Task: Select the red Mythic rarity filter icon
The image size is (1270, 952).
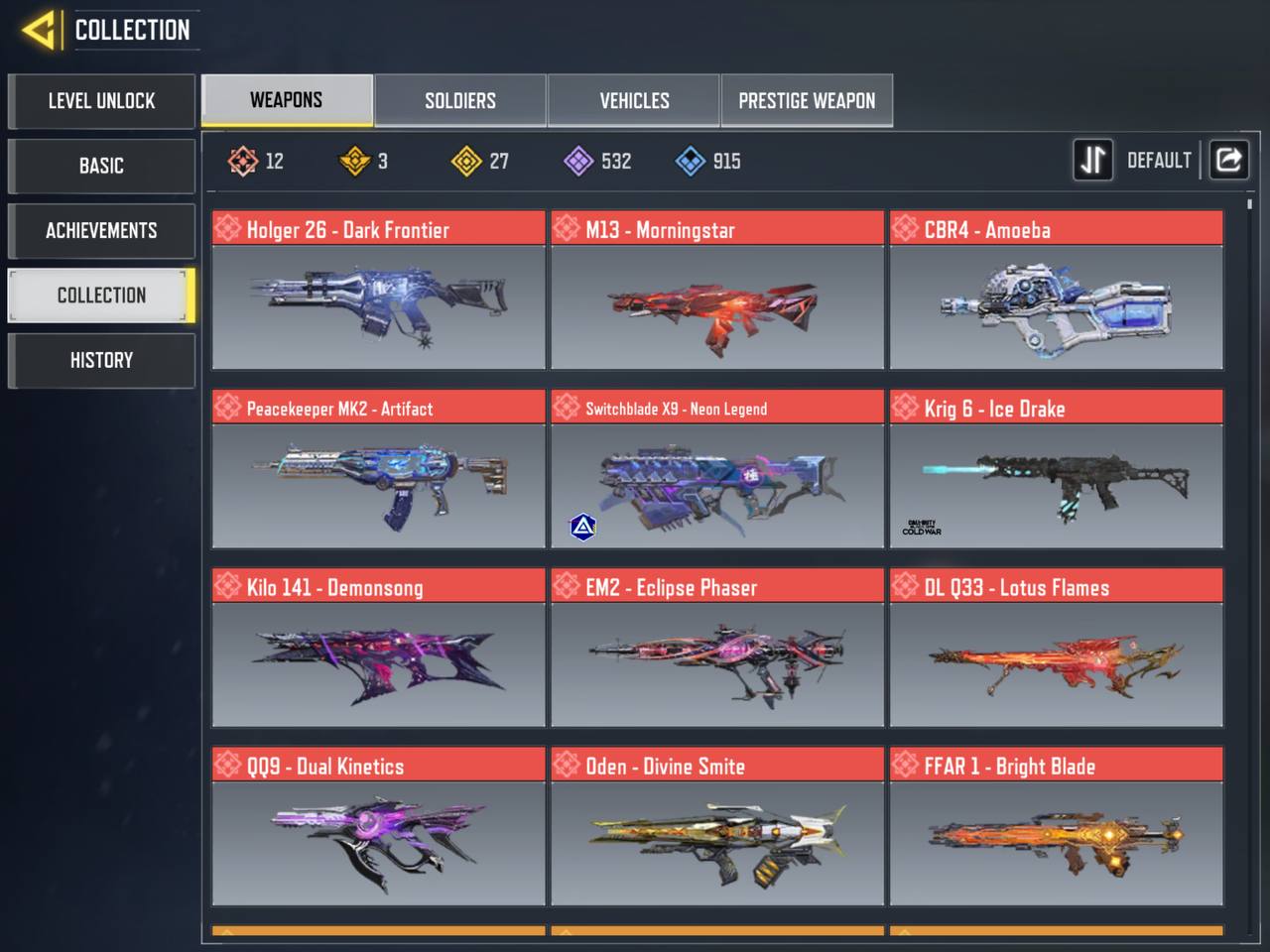Action: pyautogui.click(x=241, y=161)
